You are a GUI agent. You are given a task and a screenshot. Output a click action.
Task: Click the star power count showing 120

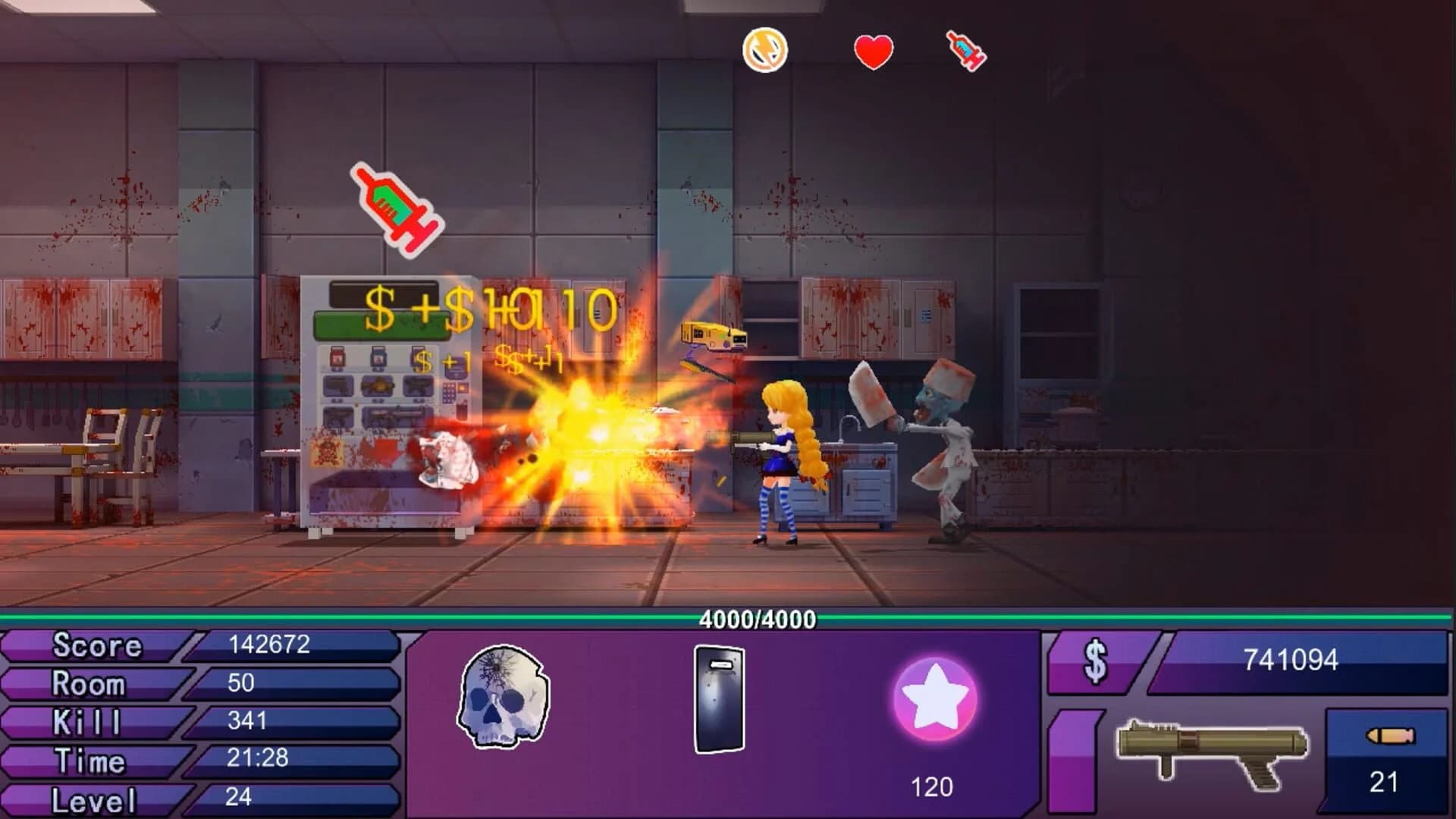coord(931,786)
